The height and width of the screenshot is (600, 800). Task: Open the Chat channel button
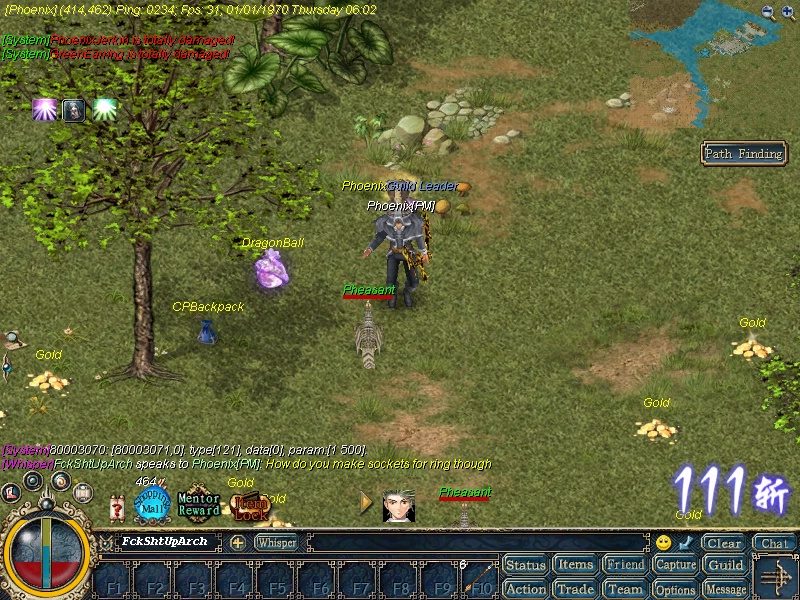(x=773, y=544)
